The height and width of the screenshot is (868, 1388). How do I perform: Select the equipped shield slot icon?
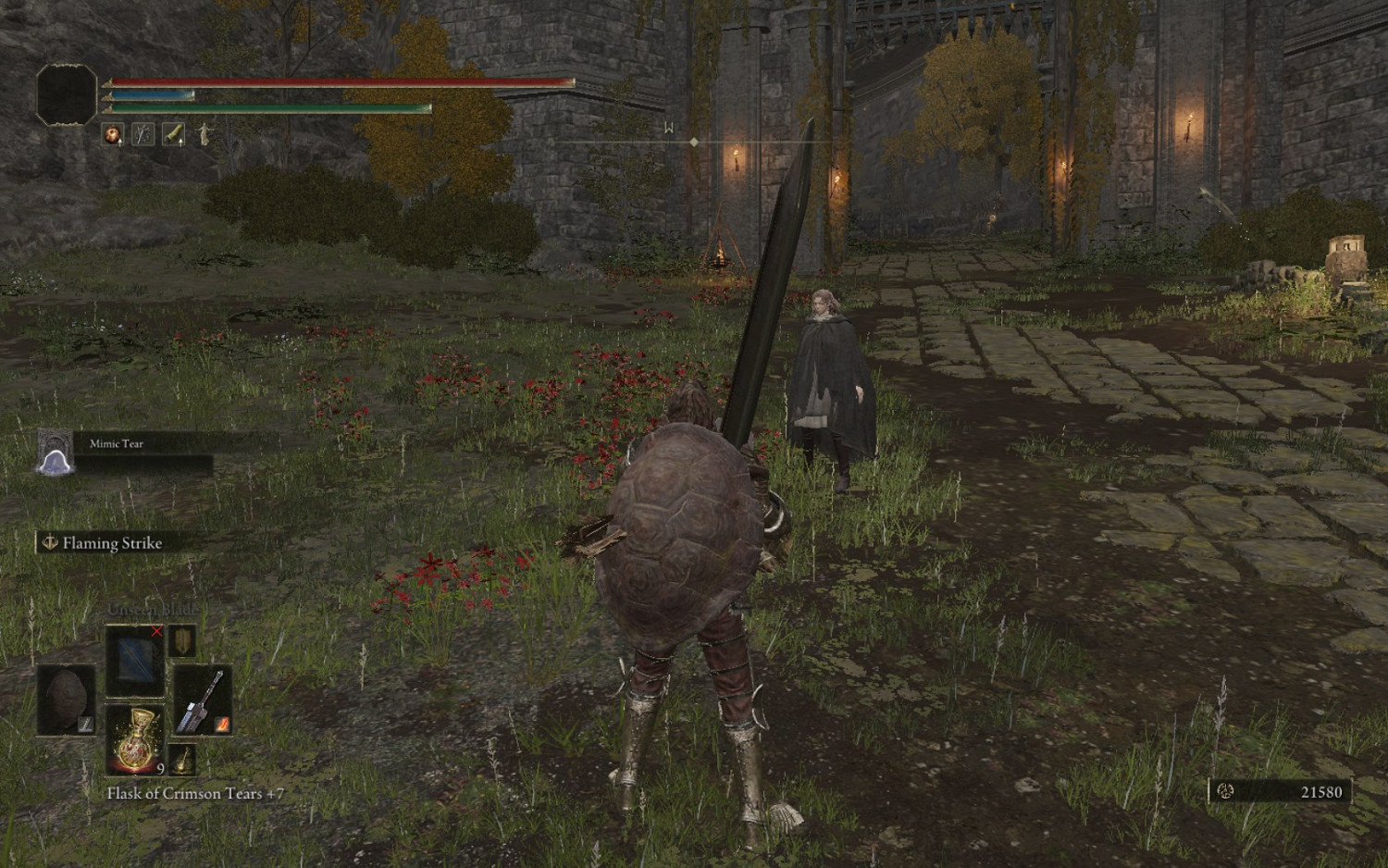click(x=66, y=700)
